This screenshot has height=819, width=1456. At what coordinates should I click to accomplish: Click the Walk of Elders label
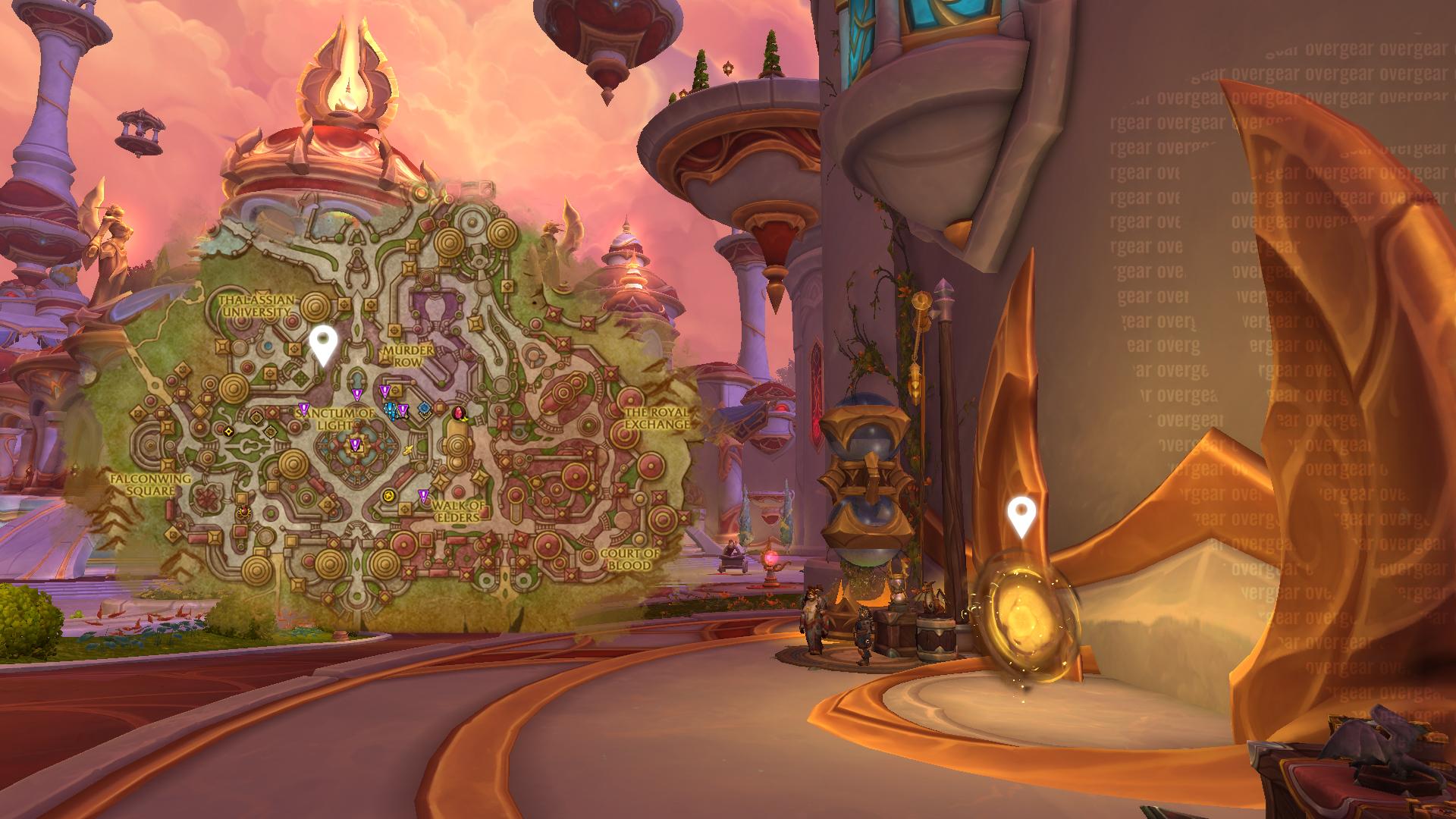point(457,511)
